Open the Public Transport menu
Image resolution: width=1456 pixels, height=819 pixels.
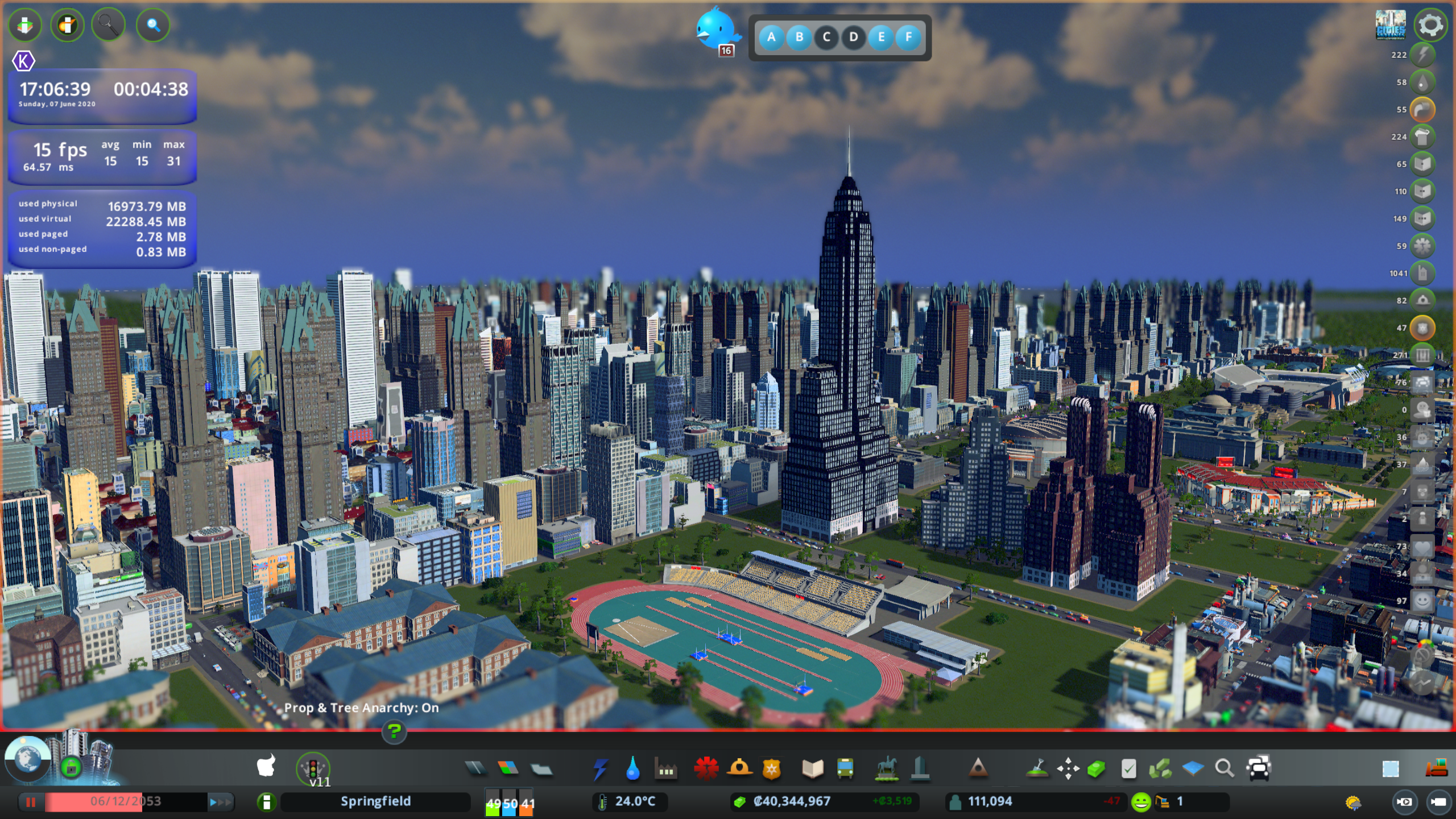tap(845, 769)
